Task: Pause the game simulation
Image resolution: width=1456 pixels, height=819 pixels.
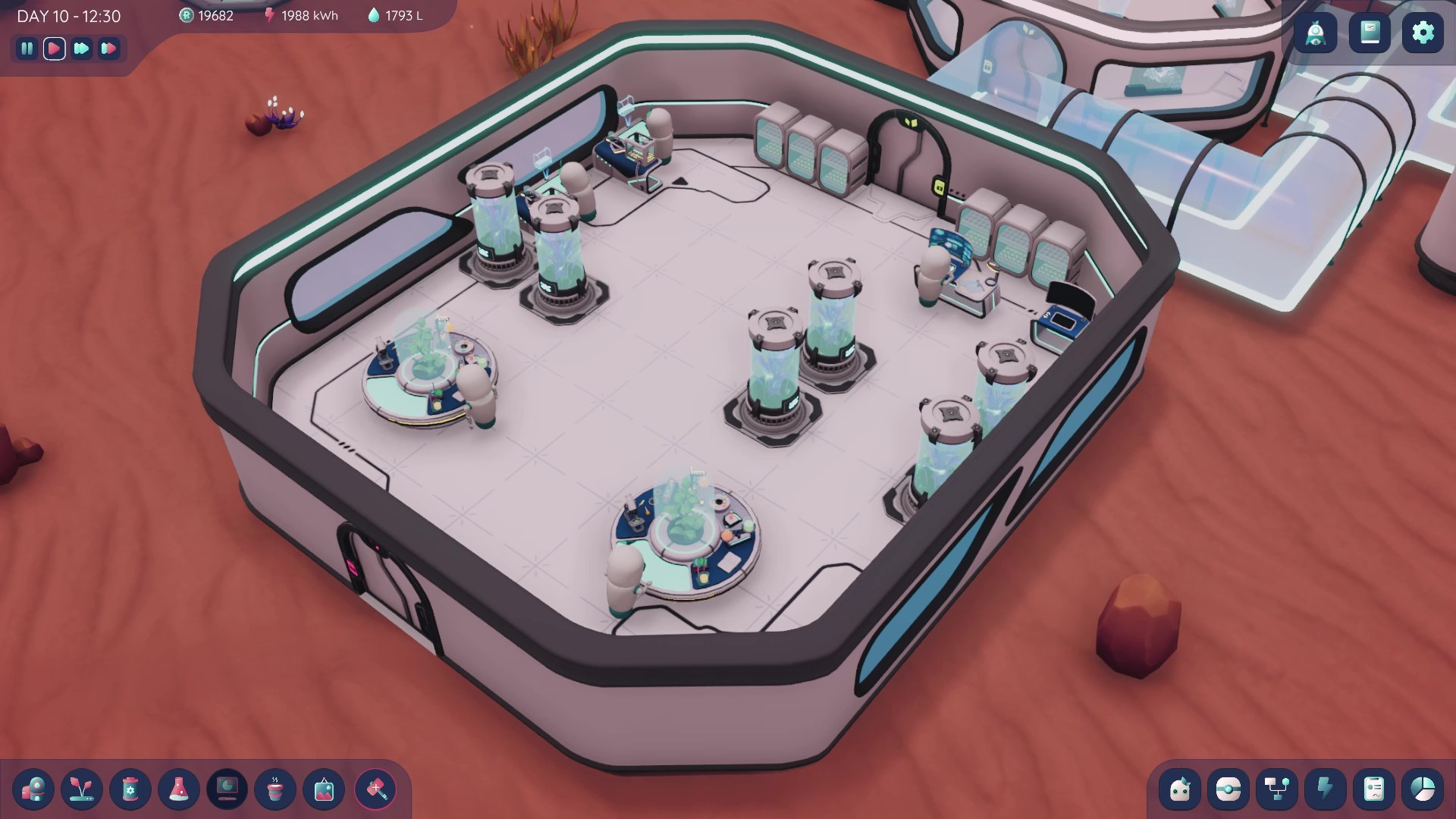Action: click(27, 49)
